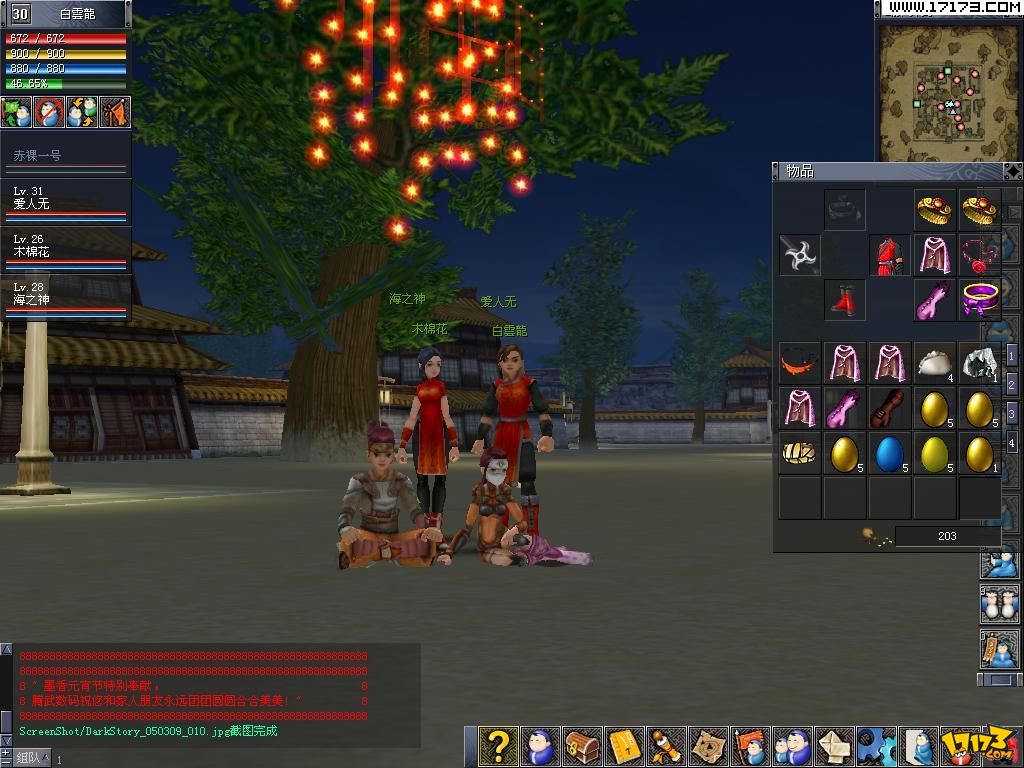Switch to inventory bag page 4
The height and width of the screenshot is (768, 1024).
pyautogui.click(x=1012, y=443)
